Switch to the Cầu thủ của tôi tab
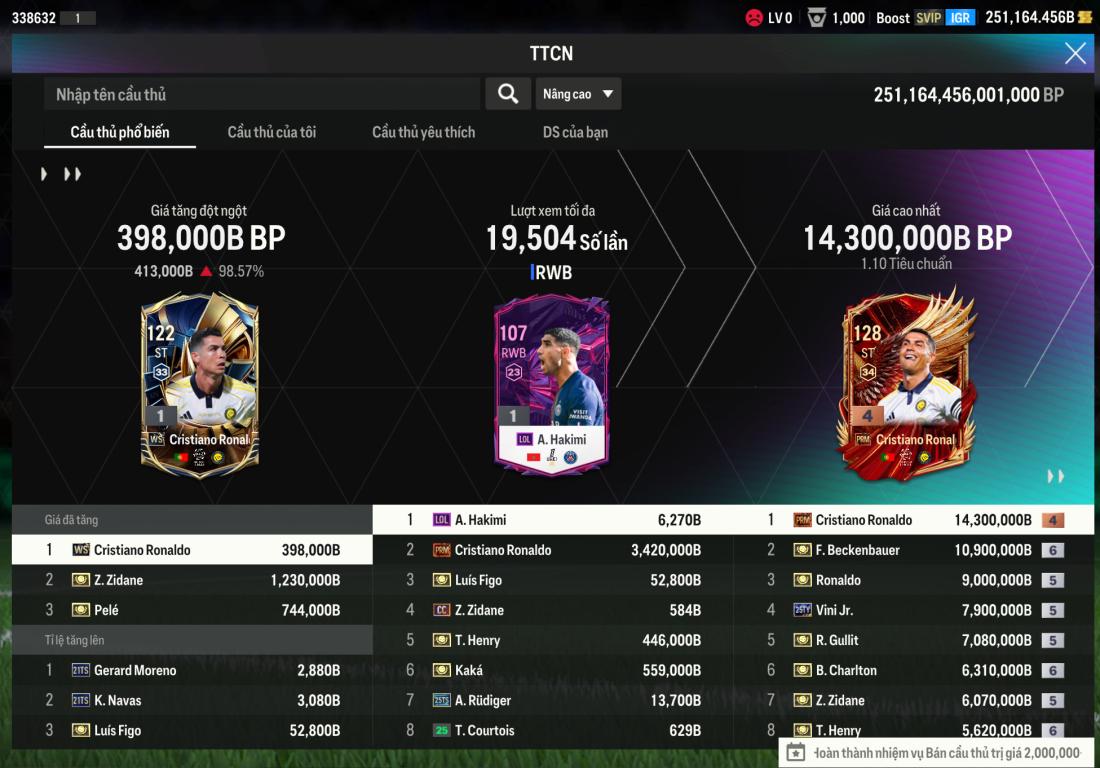 [272, 132]
